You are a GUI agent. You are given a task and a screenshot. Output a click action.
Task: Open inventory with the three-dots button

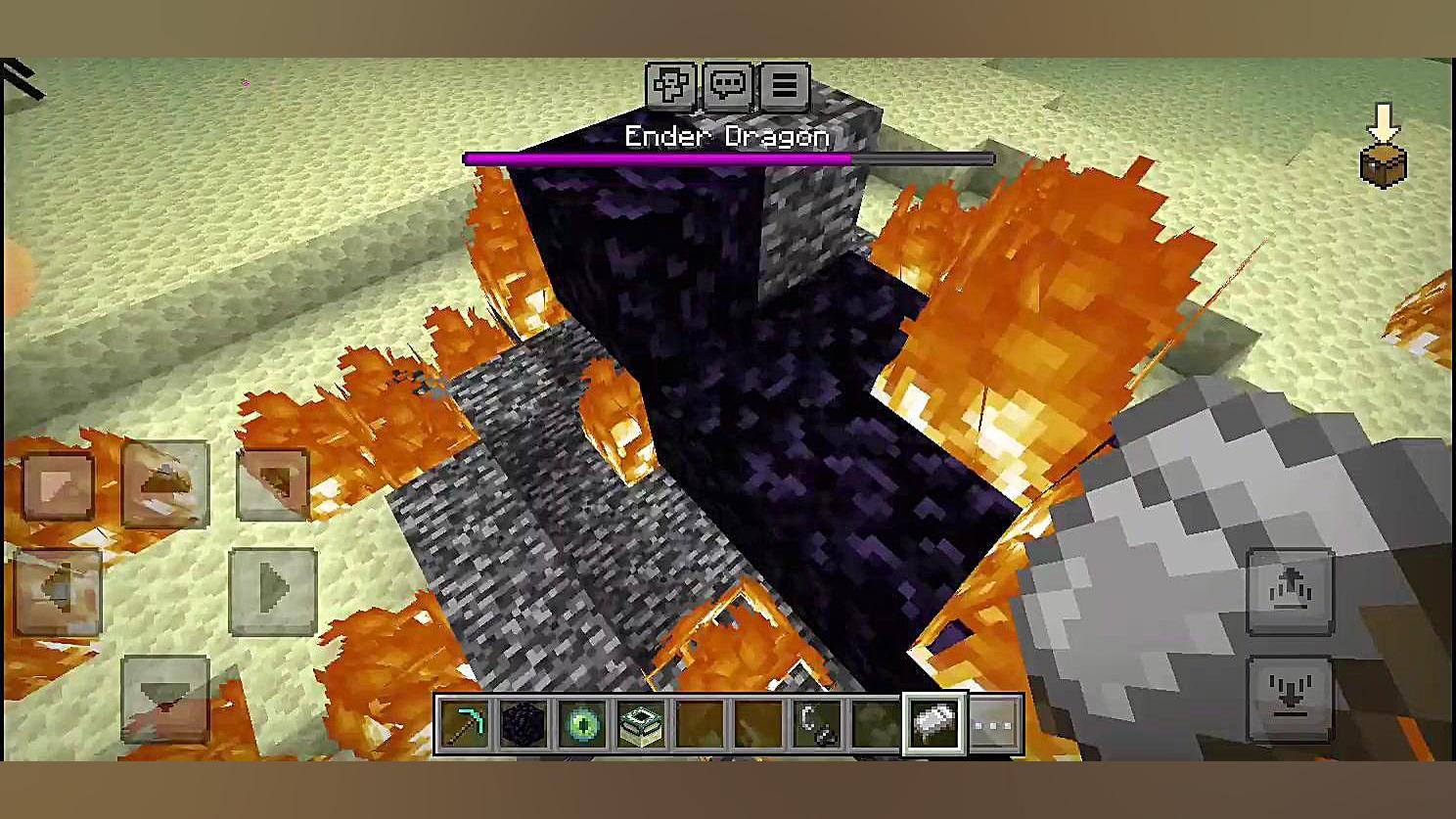(x=994, y=725)
